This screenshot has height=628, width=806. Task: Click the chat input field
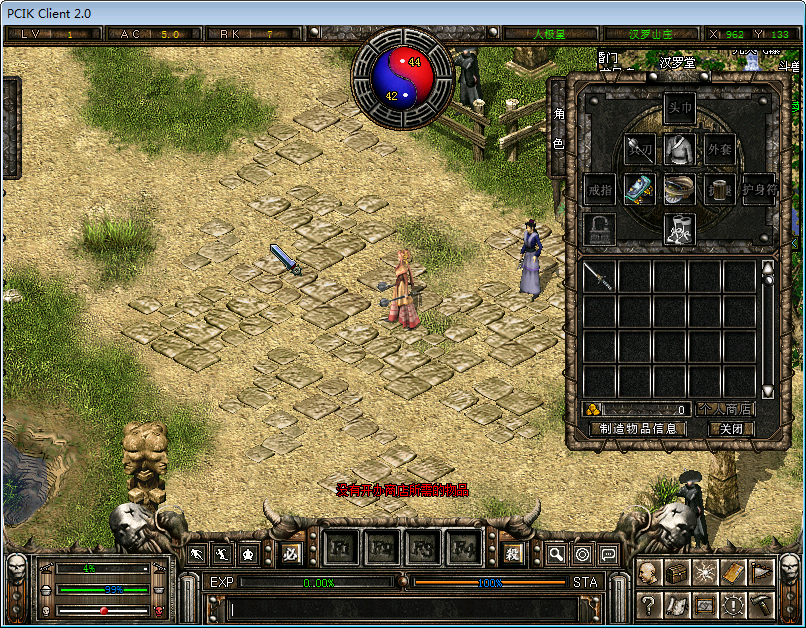(x=400, y=608)
